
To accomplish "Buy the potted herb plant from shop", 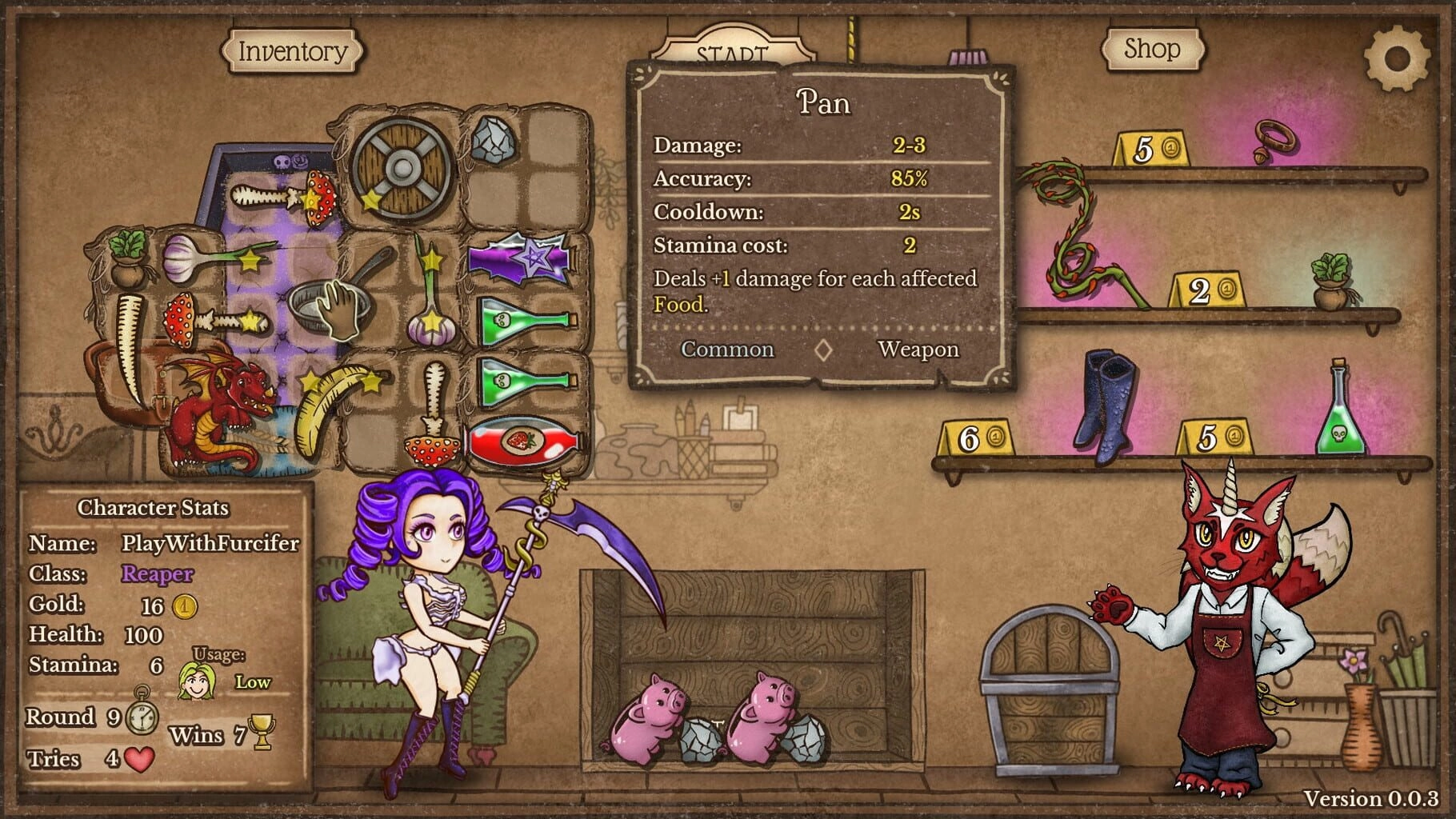I will pos(1331,280).
